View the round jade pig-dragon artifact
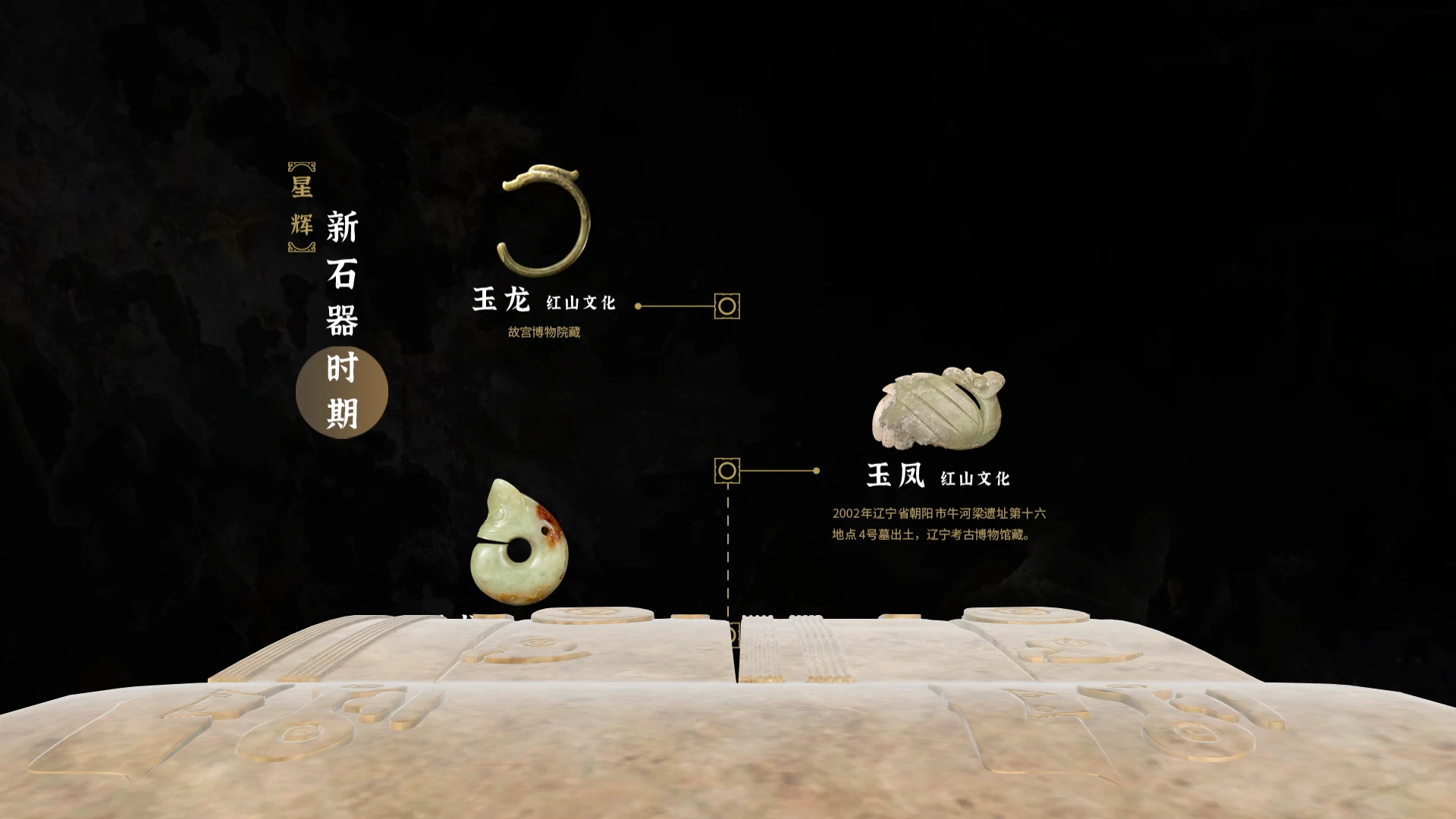 pos(519,545)
